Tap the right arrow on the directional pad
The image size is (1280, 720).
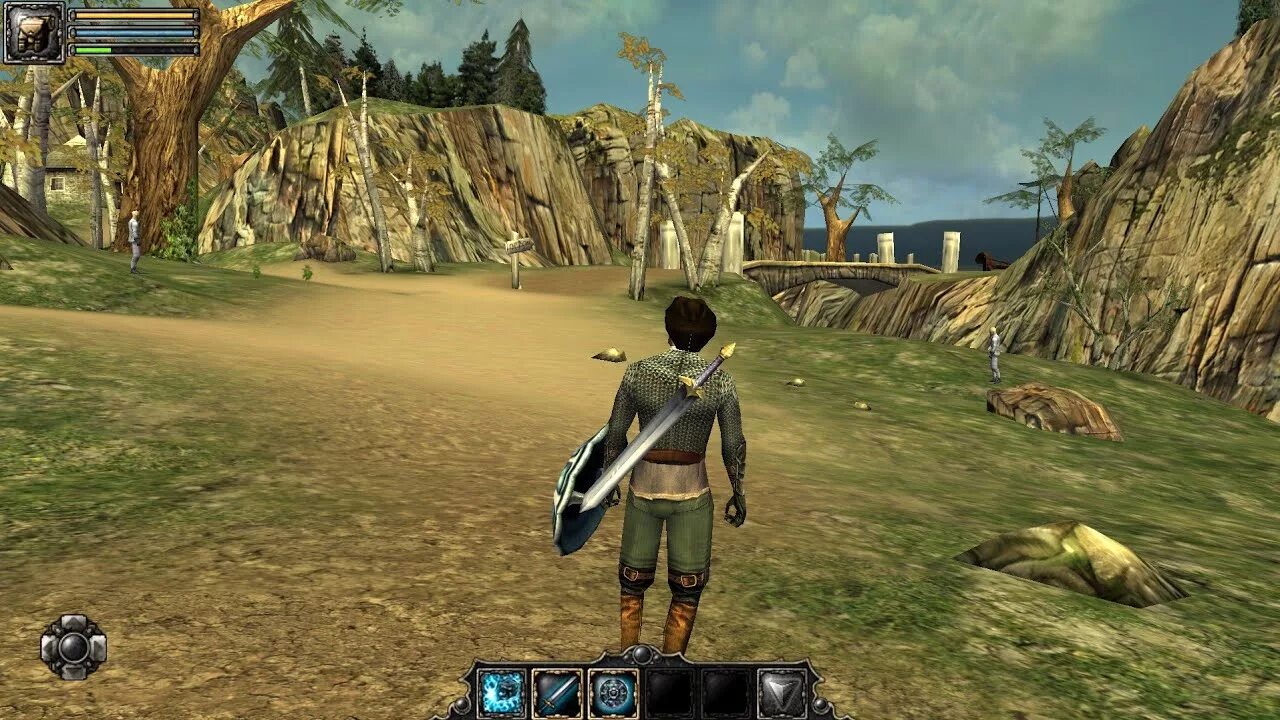(98, 648)
